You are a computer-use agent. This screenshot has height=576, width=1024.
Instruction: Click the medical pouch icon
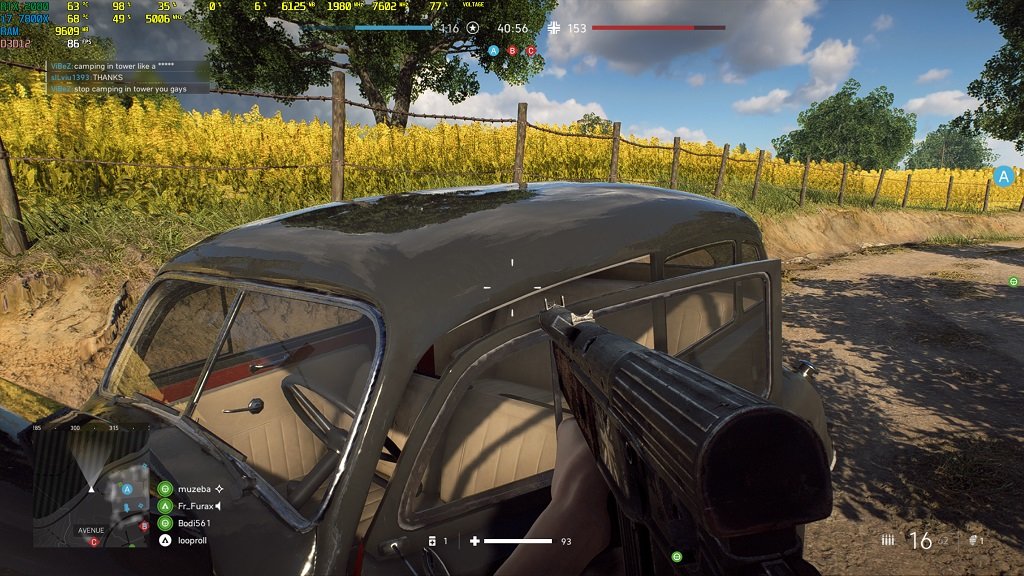coord(432,541)
